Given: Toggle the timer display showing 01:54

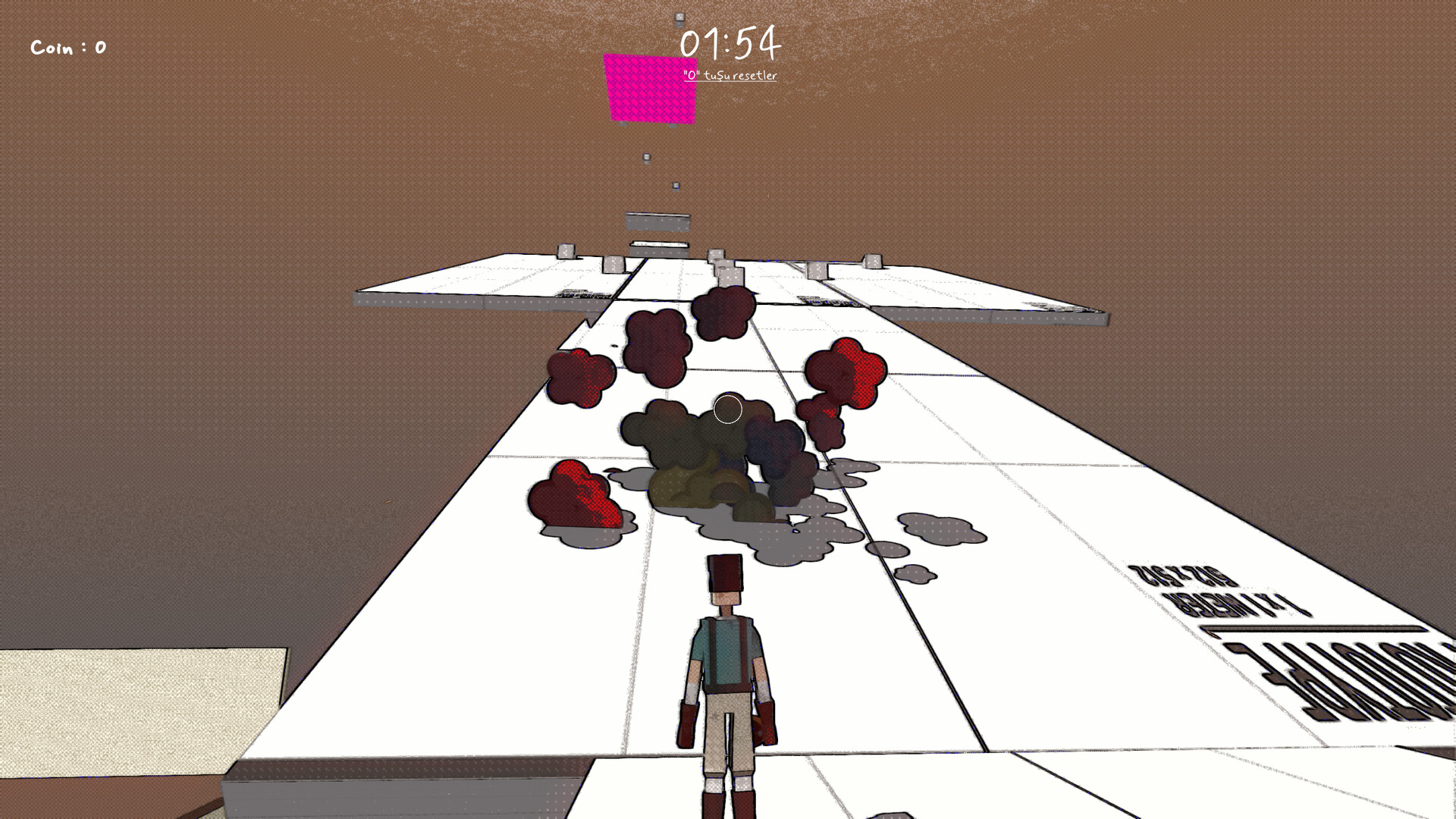Looking at the screenshot, I should coord(730,44).
